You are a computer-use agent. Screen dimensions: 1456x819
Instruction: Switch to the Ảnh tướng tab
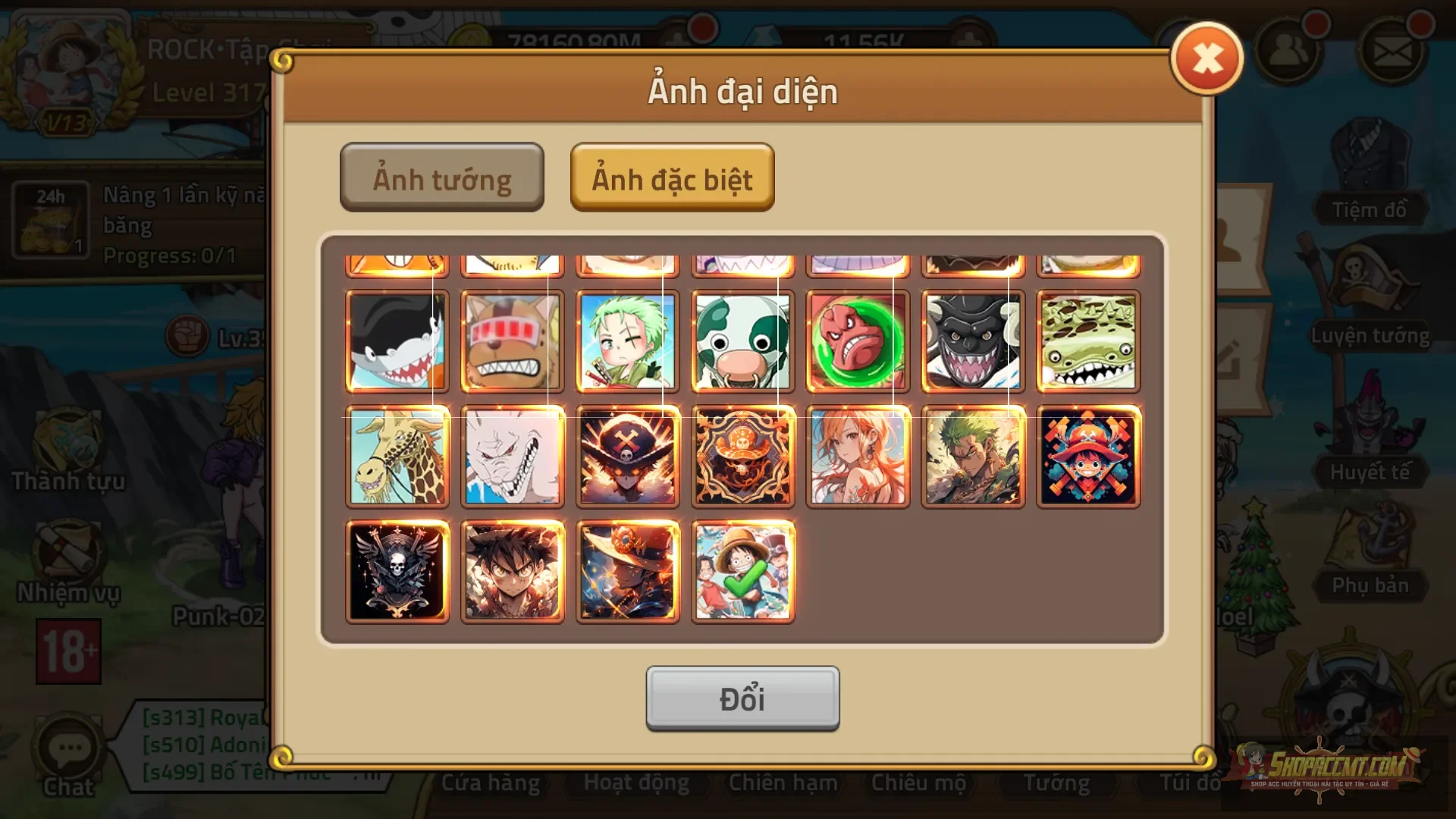[x=442, y=177]
